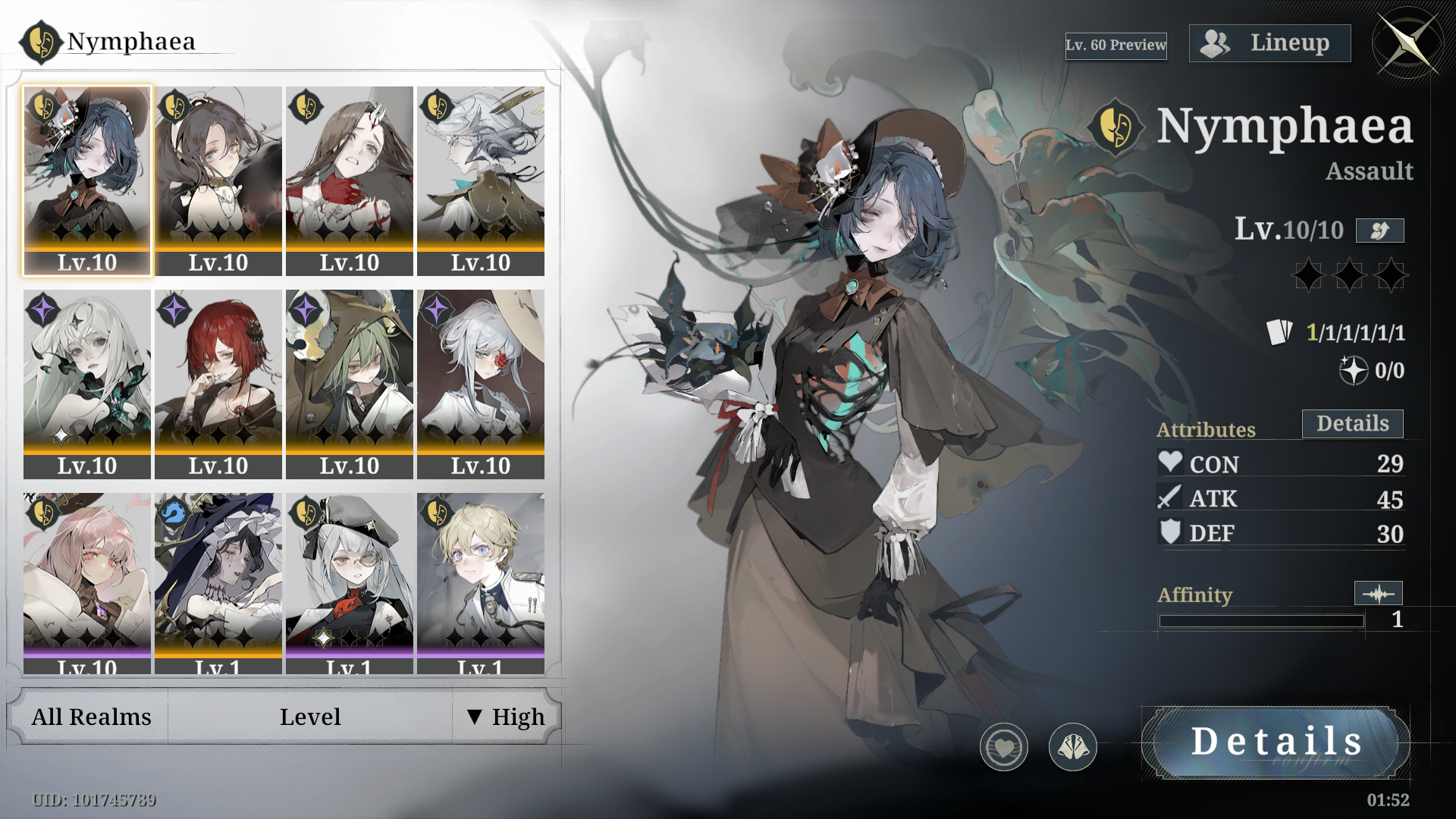
Task: Click the suit/outfit icon beside the heart icon
Action: point(1072,747)
